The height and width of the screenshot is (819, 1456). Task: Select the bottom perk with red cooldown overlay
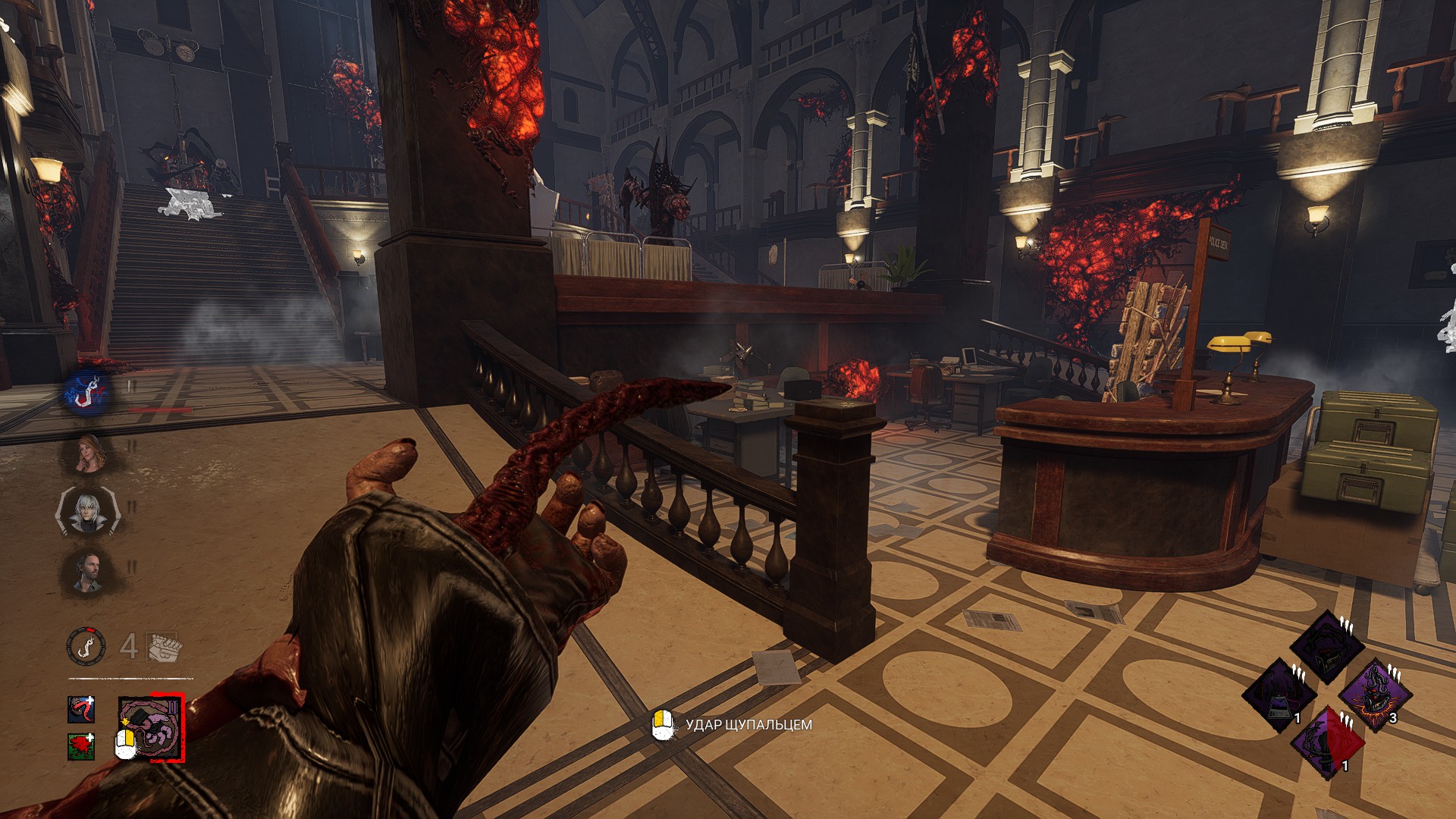tap(1327, 743)
